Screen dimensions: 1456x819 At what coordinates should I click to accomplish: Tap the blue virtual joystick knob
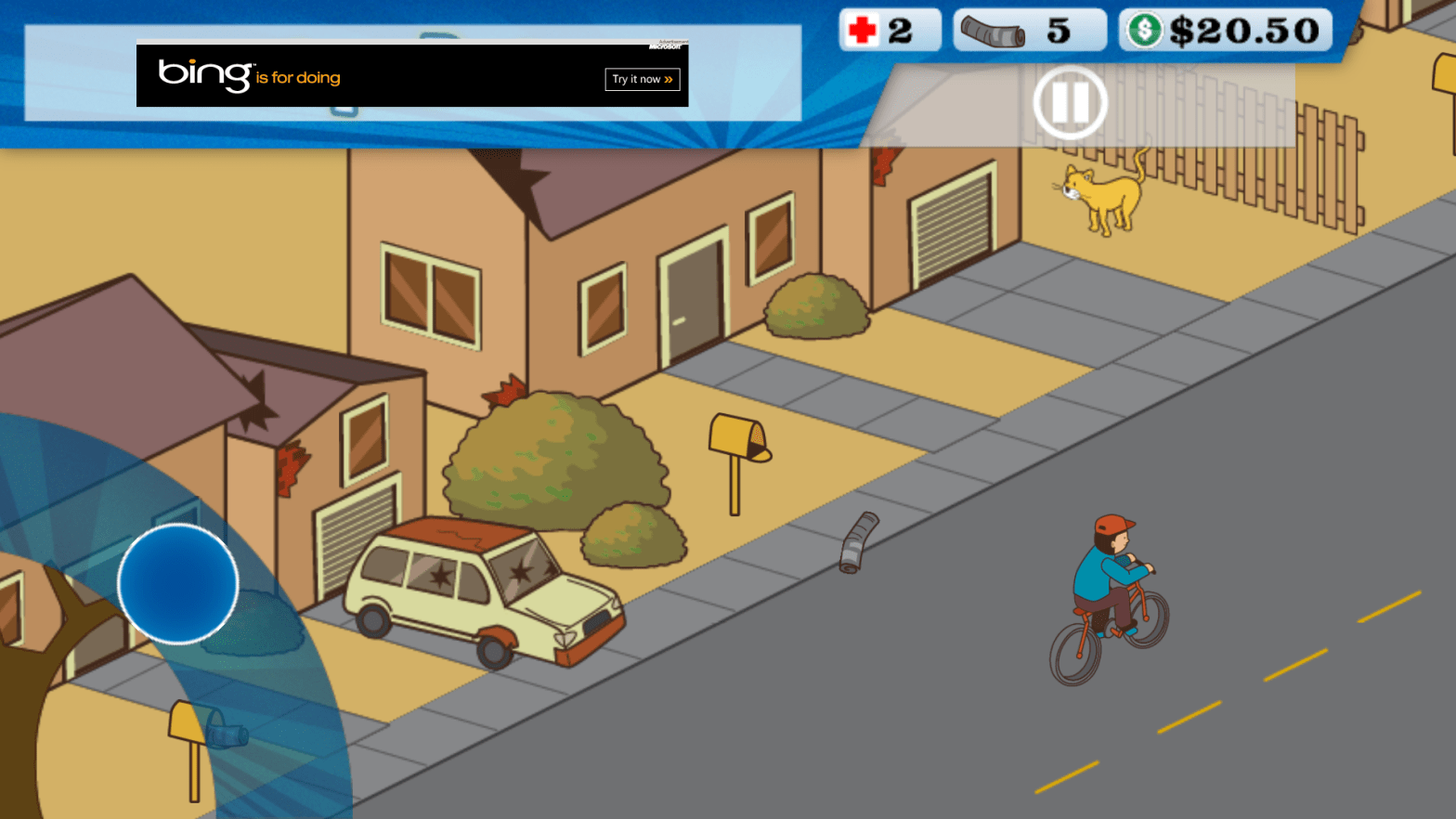(177, 583)
